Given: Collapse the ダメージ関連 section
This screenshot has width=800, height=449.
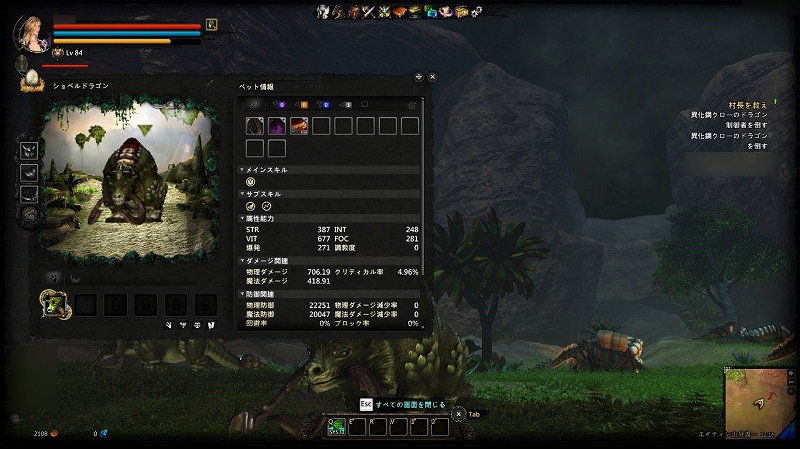Looking at the screenshot, I should point(241,259).
